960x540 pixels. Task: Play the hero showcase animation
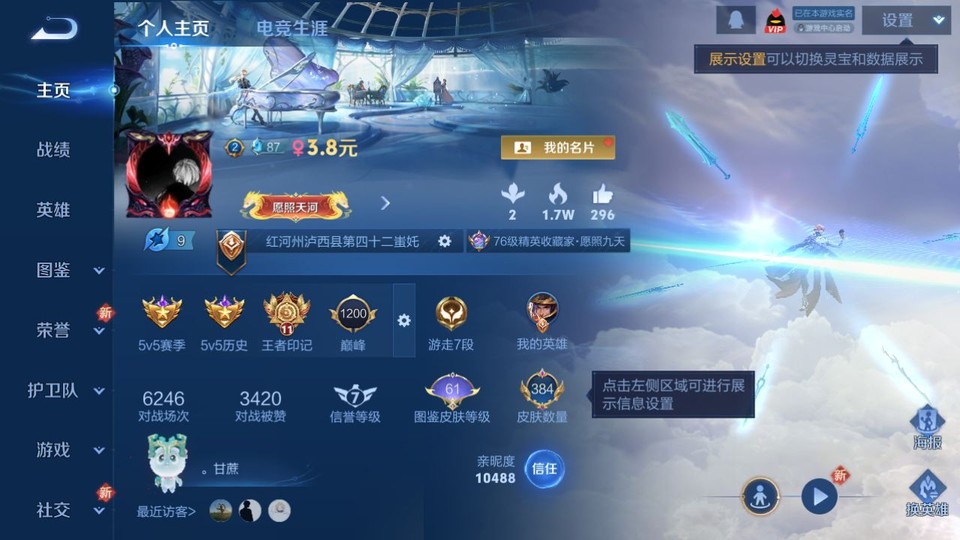819,495
